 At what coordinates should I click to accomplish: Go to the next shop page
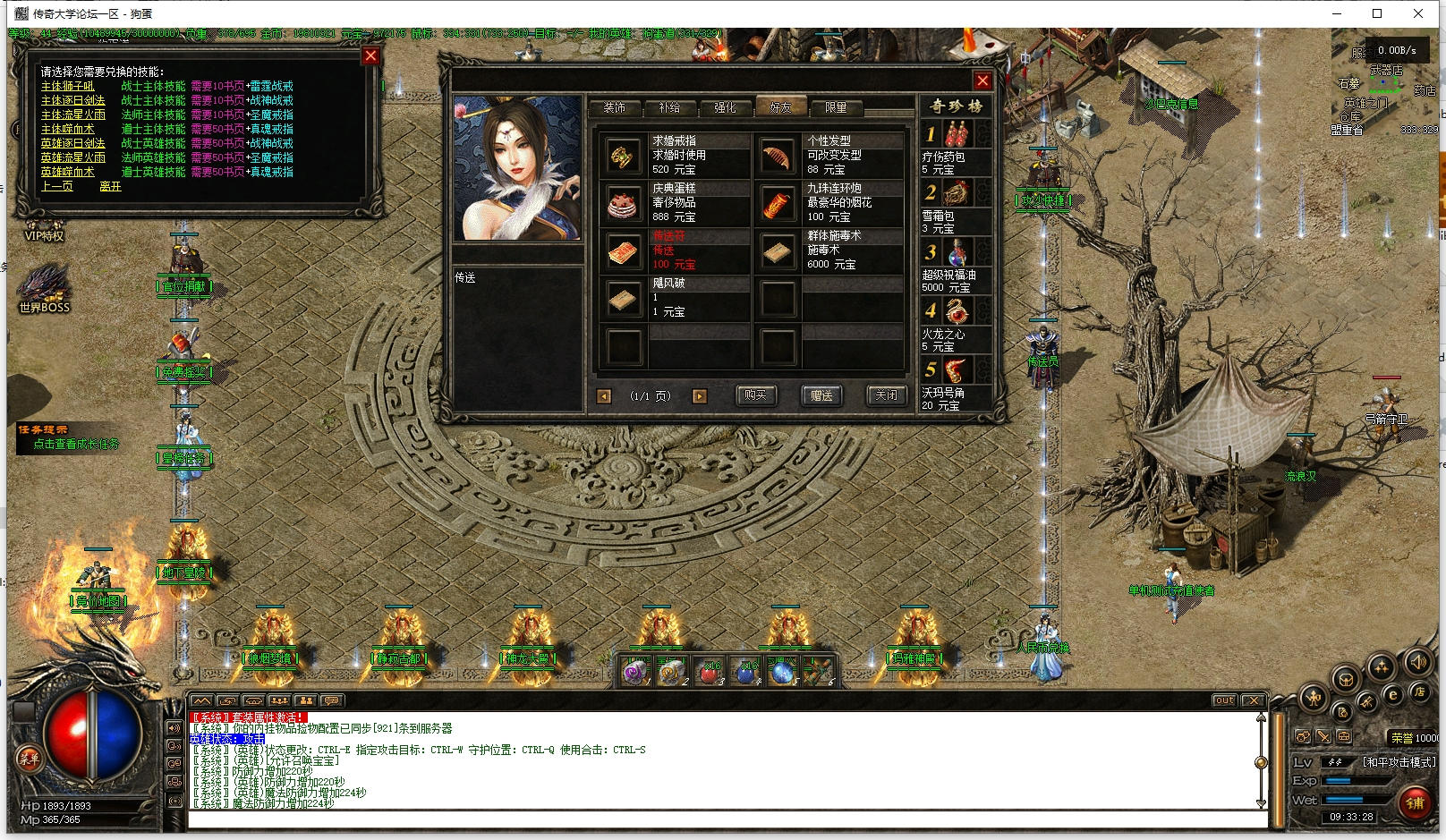pyautogui.click(x=700, y=396)
